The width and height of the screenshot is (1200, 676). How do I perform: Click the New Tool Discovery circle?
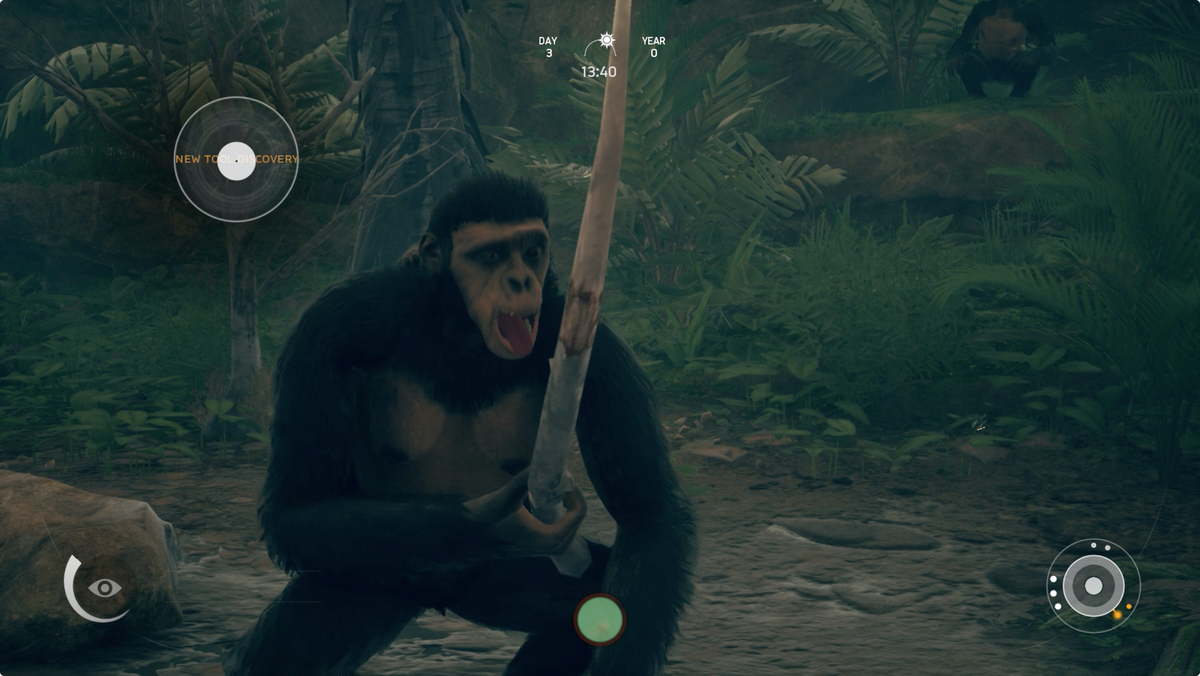(236, 160)
